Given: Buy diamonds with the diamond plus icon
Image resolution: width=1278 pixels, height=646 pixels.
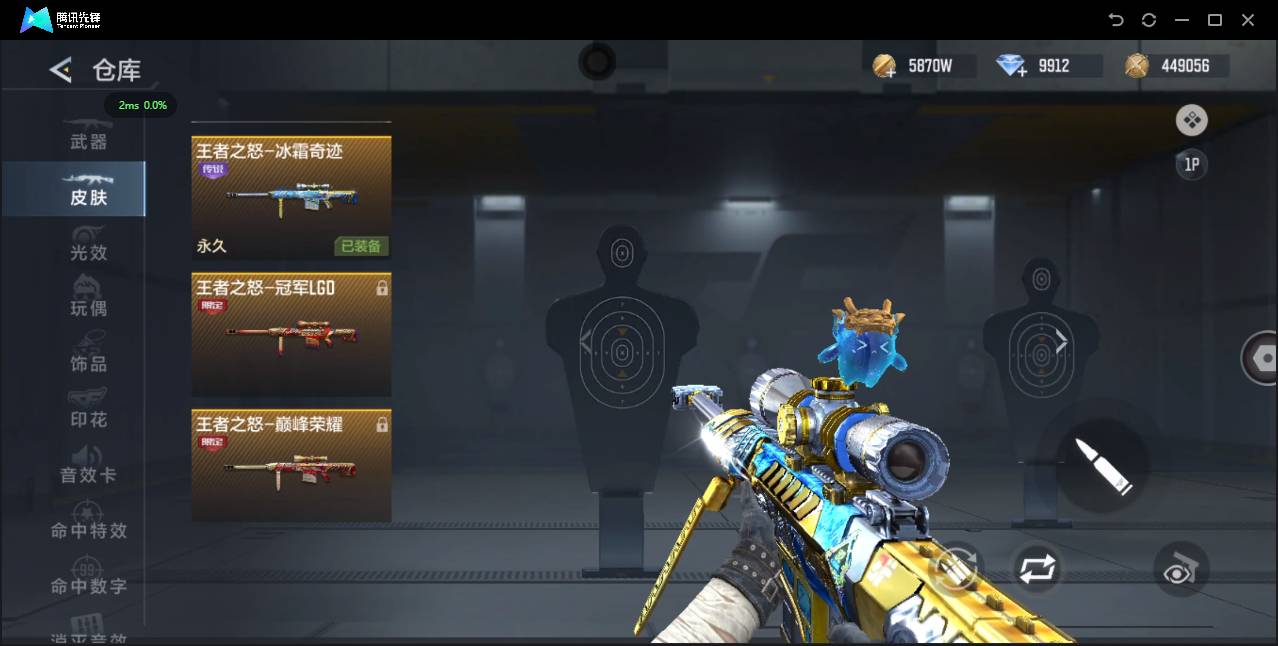Looking at the screenshot, I should point(1012,67).
